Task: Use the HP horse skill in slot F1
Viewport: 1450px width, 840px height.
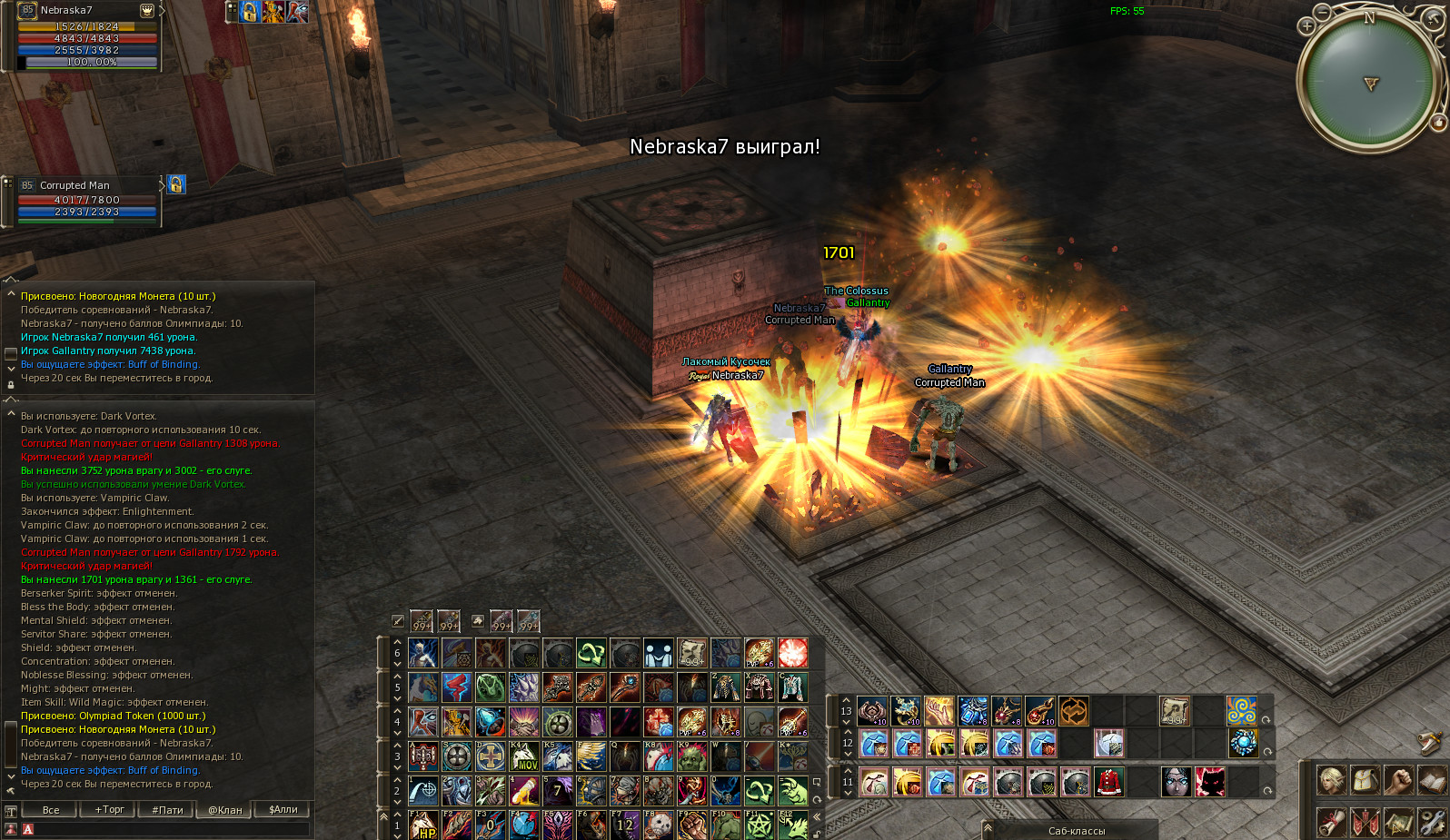Action: click(x=423, y=825)
